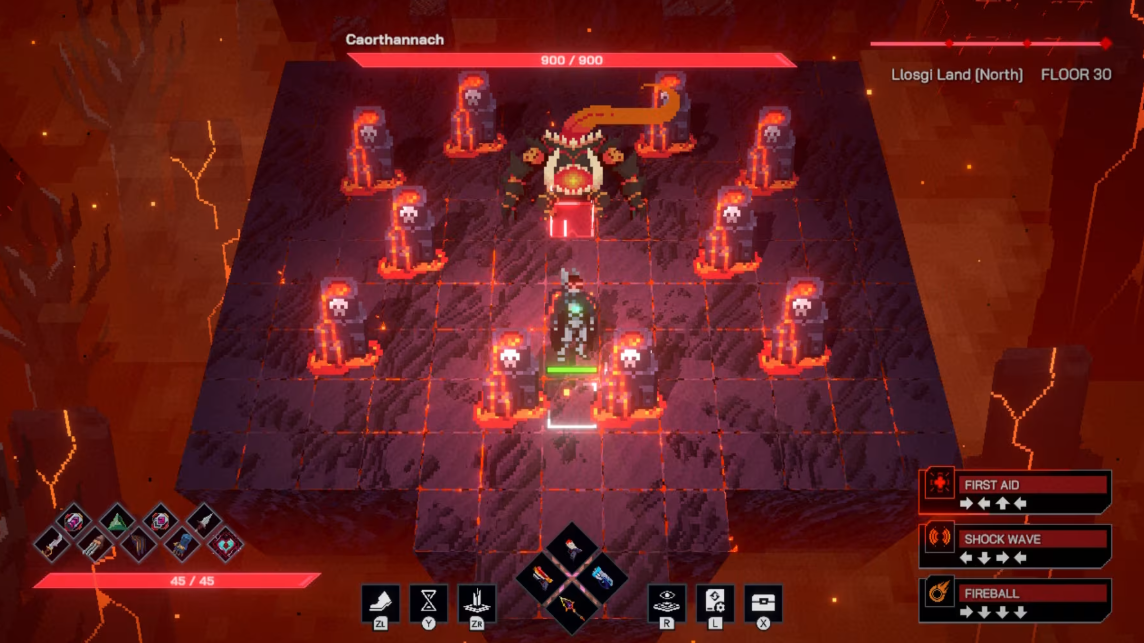This screenshot has height=643, width=1144.
Task: Toggle the eye over grid view icon
Action: pos(667,603)
